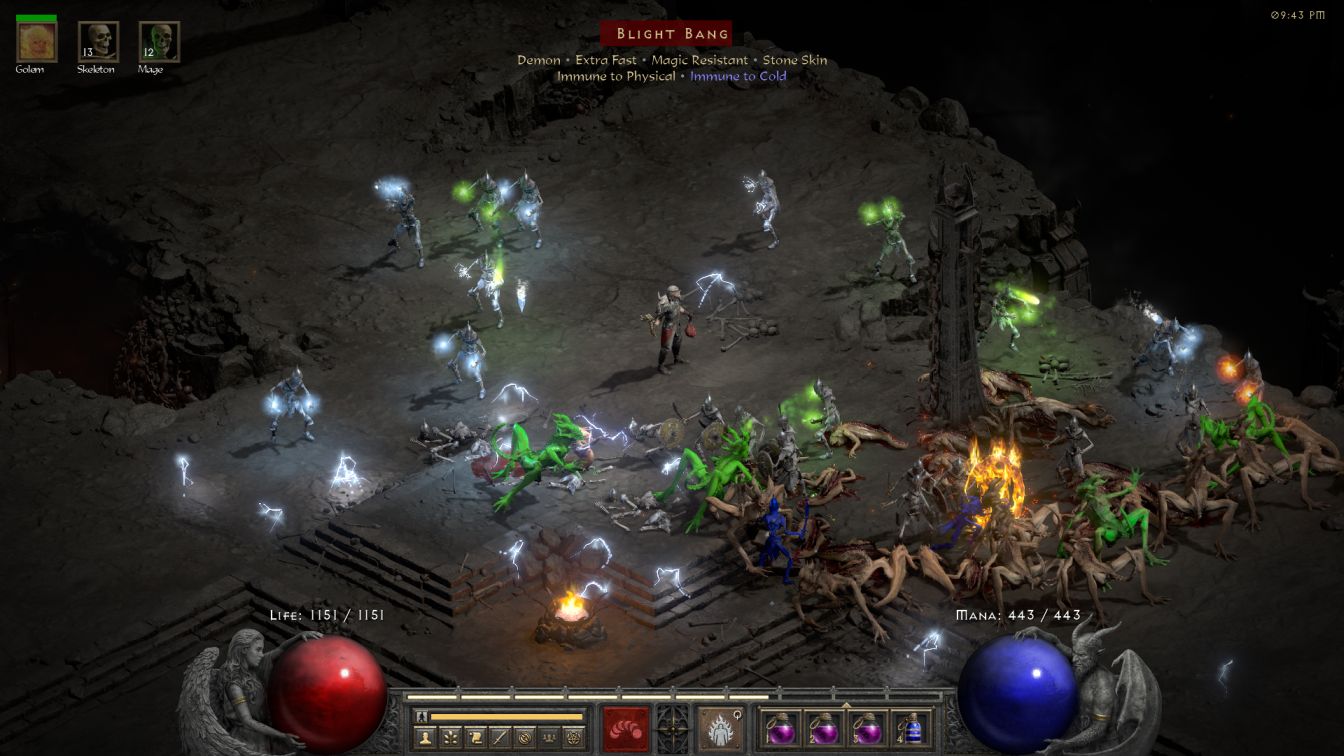Select the skeleton Mage minion portrait
The height and width of the screenshot is (756, 1344).
click(x=158, y=42)
